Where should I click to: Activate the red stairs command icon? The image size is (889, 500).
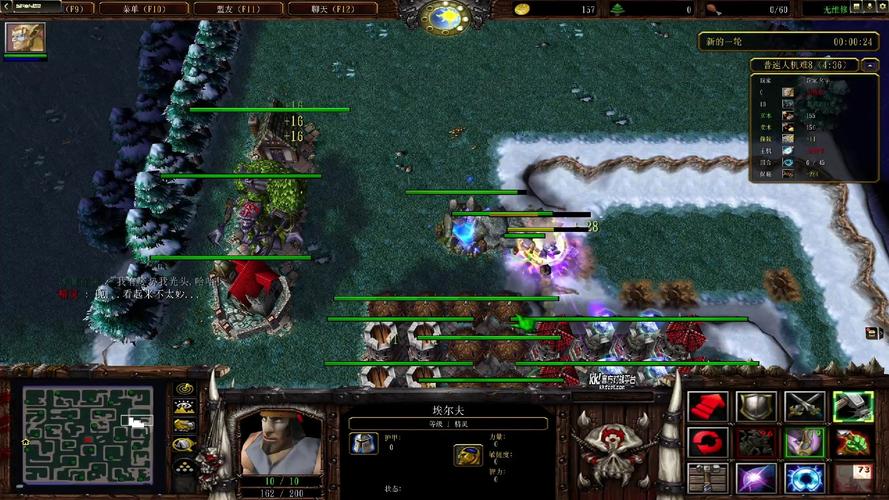click(707, 406)
